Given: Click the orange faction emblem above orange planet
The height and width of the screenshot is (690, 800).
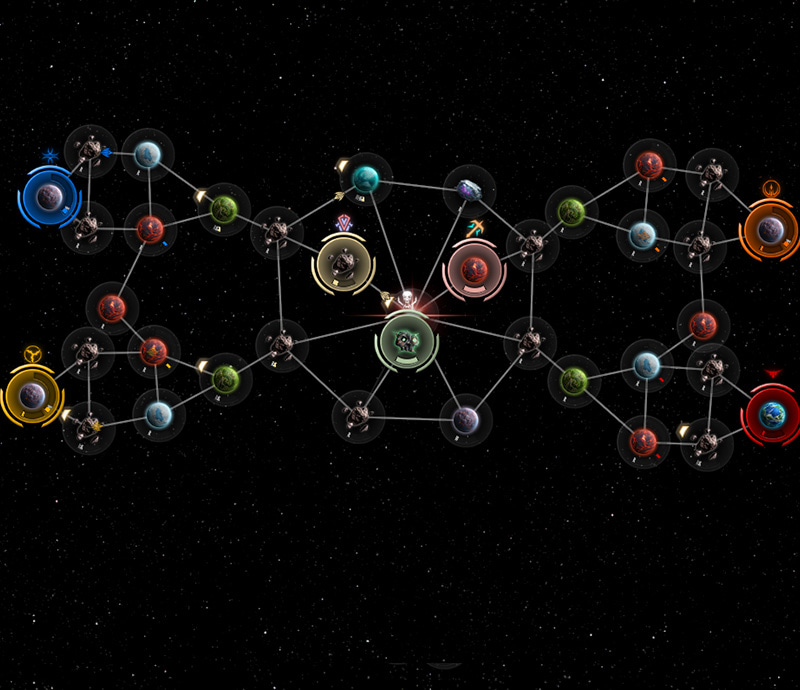Looking at the screenshot, I should pos(770,187).
